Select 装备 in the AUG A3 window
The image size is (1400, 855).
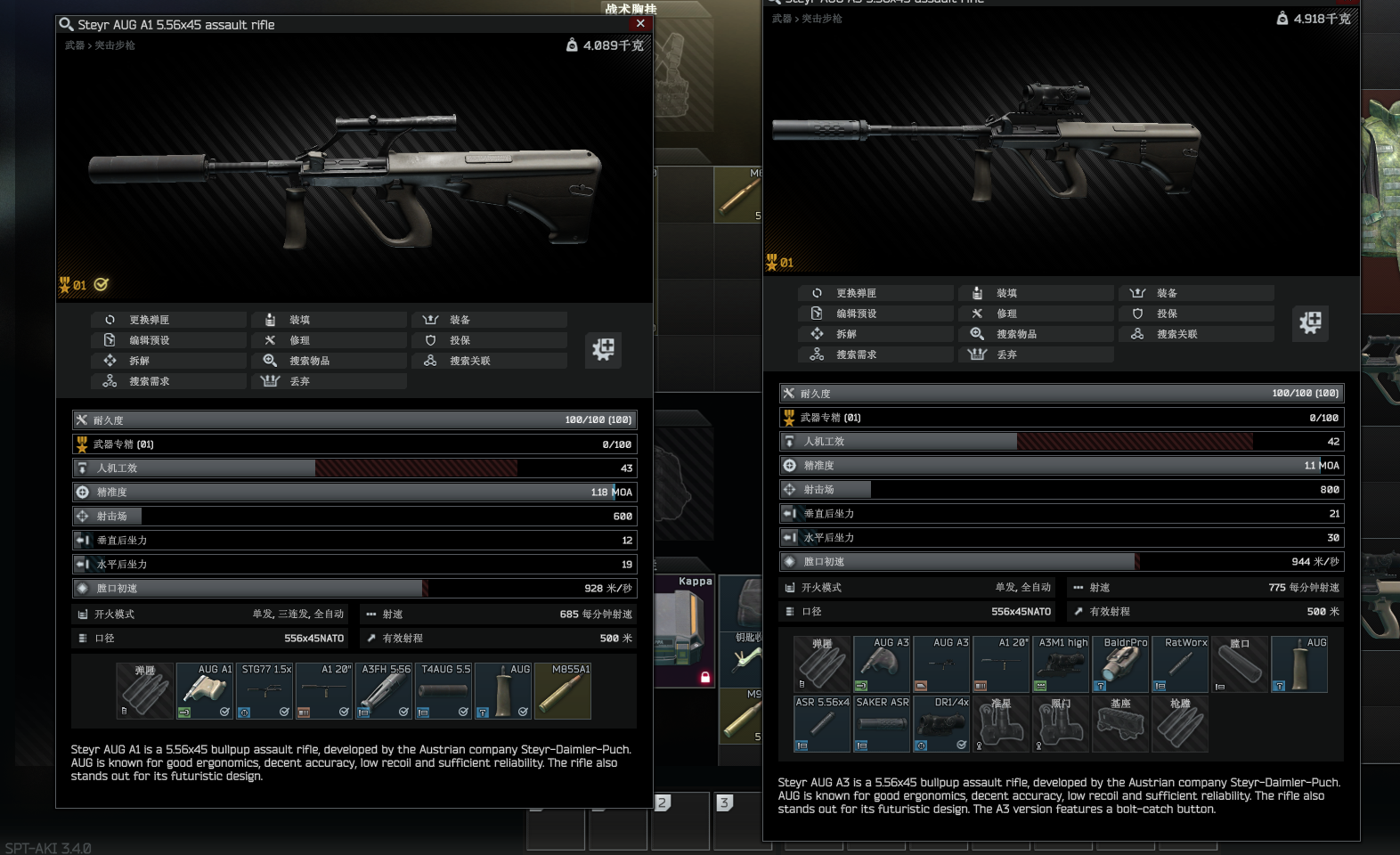coord(1167,293)
